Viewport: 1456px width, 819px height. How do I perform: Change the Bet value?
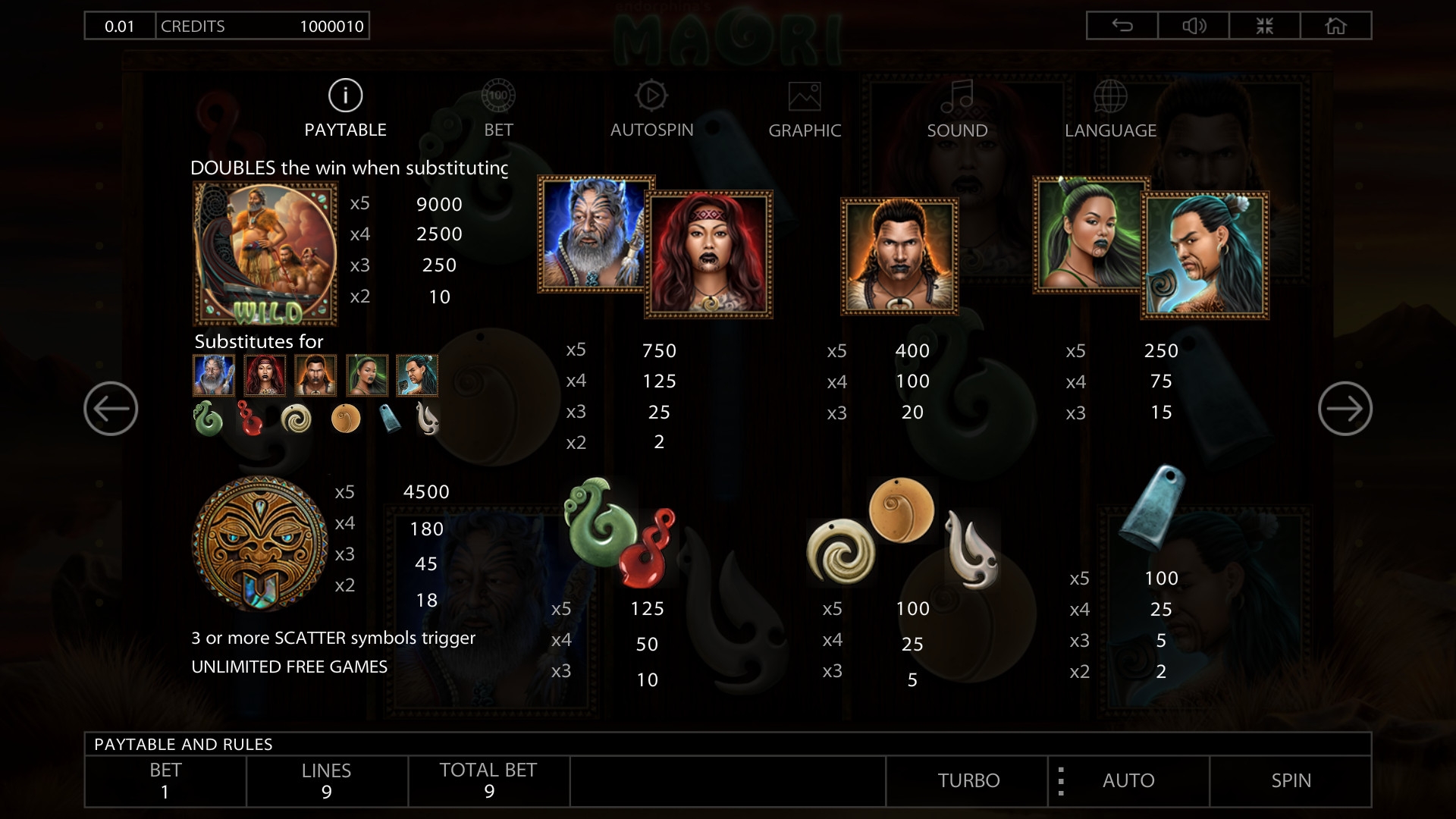tap(165, 781)
